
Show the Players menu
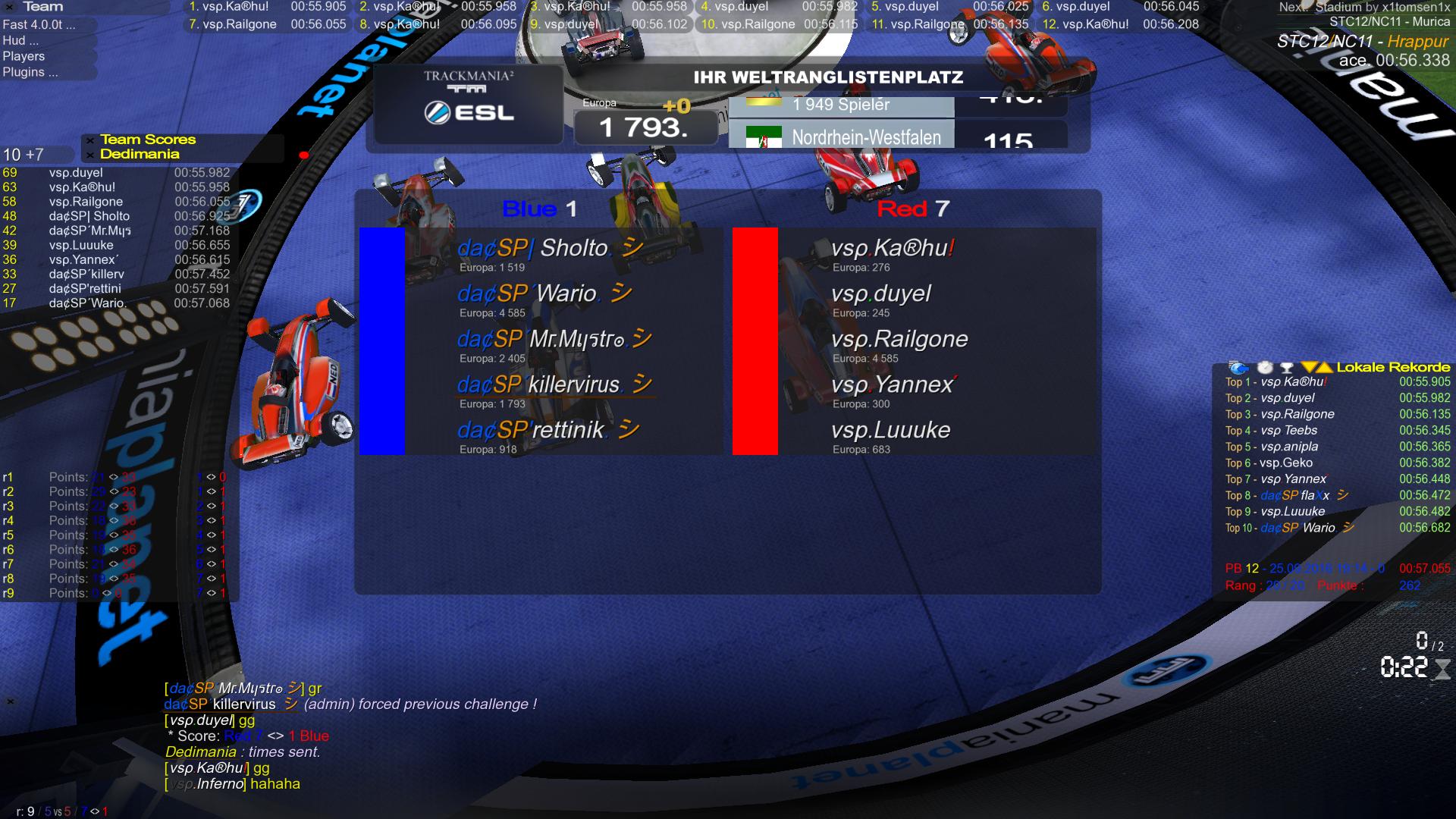24,56
